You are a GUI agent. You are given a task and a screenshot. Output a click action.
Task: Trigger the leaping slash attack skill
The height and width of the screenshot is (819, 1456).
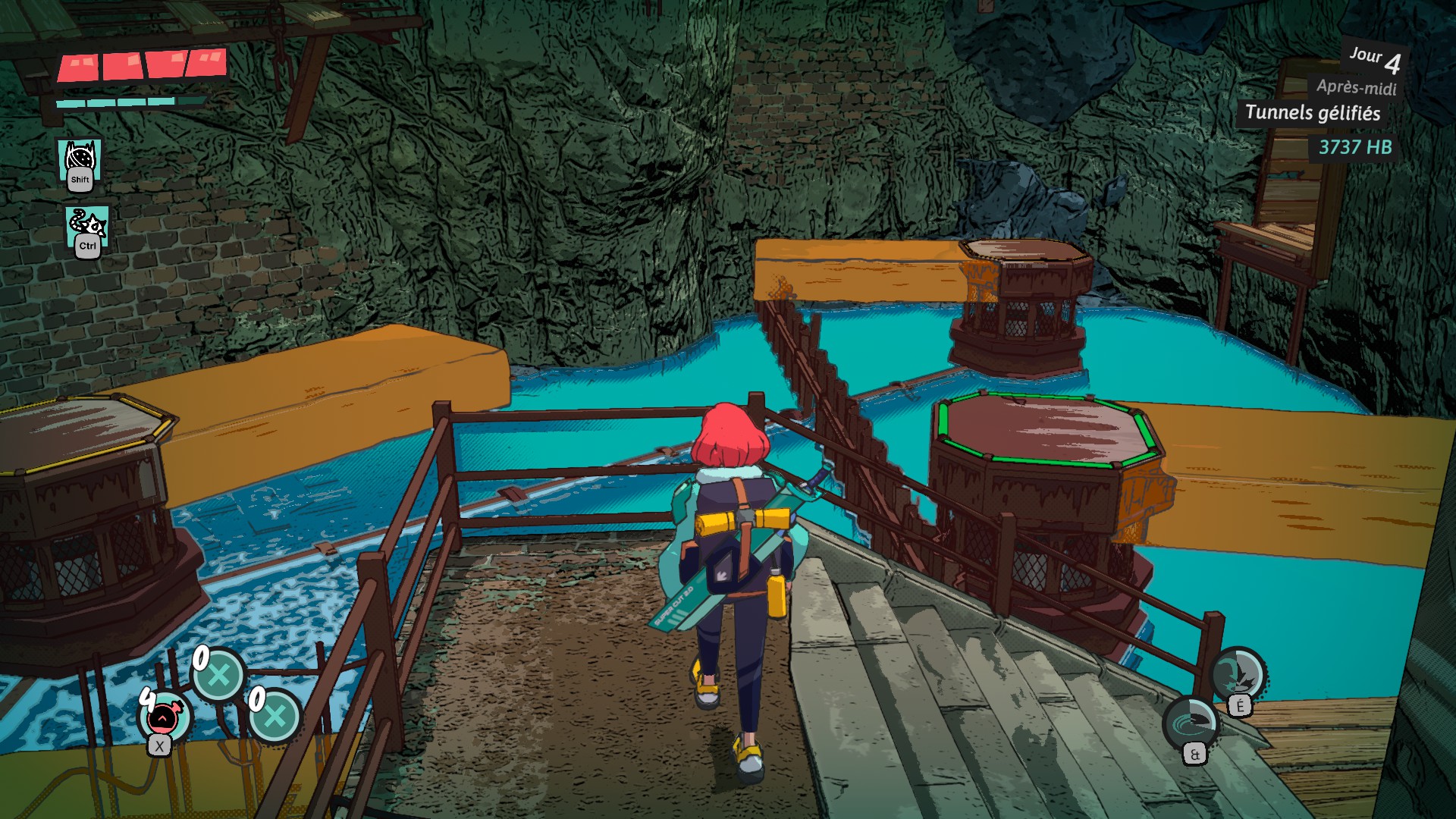pos(1237,673)
